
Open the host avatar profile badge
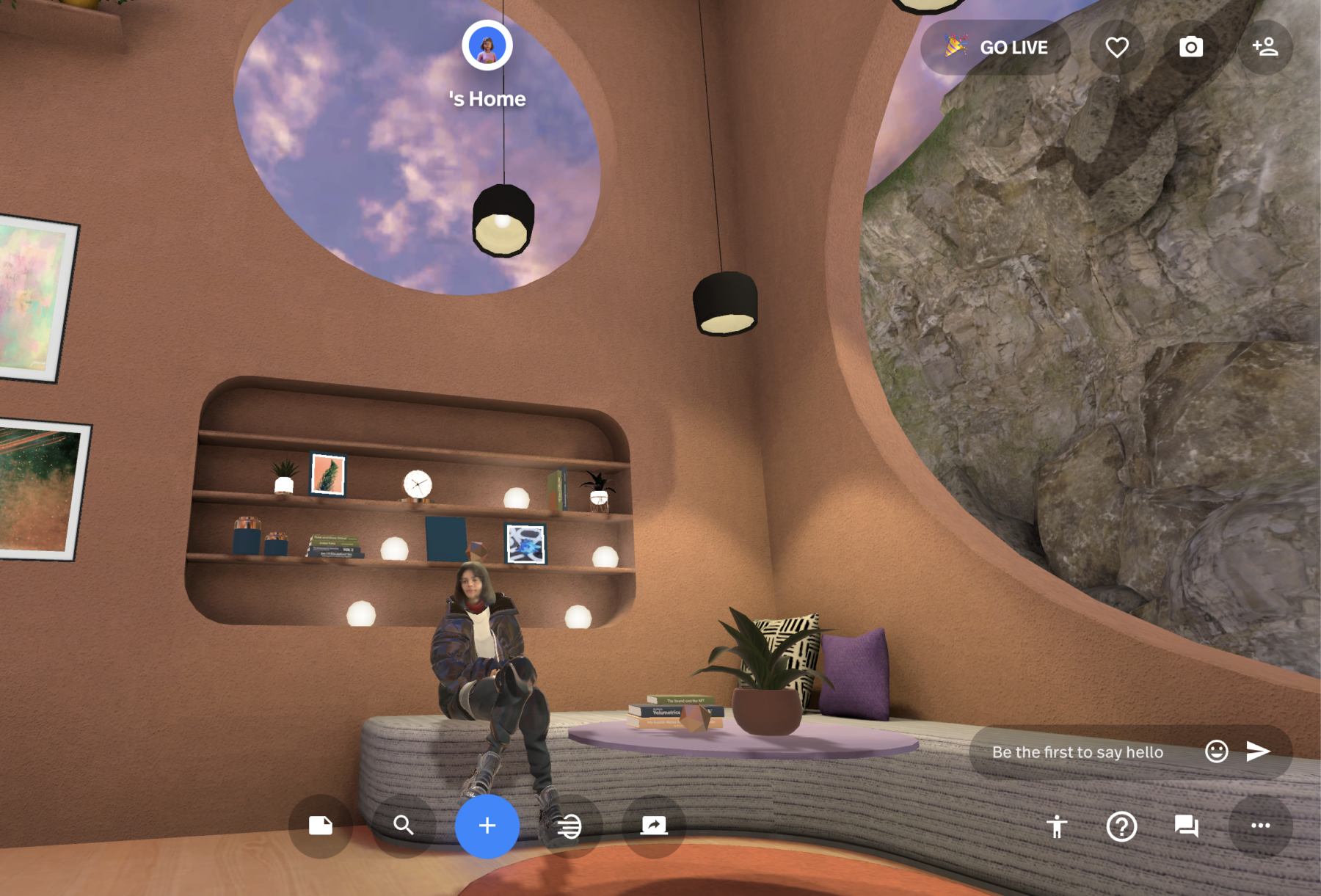[487, 45]
